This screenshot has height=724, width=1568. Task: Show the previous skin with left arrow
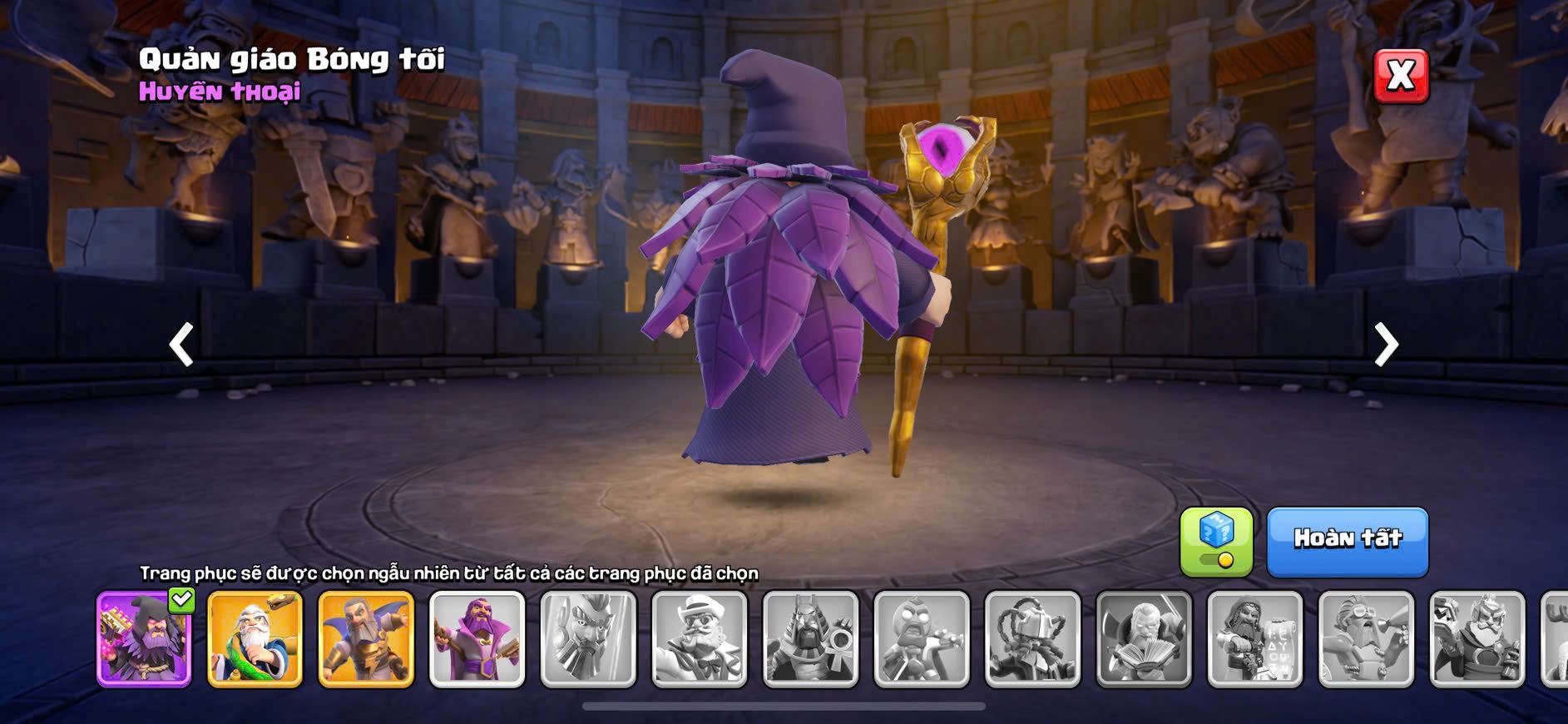[181, 345]
